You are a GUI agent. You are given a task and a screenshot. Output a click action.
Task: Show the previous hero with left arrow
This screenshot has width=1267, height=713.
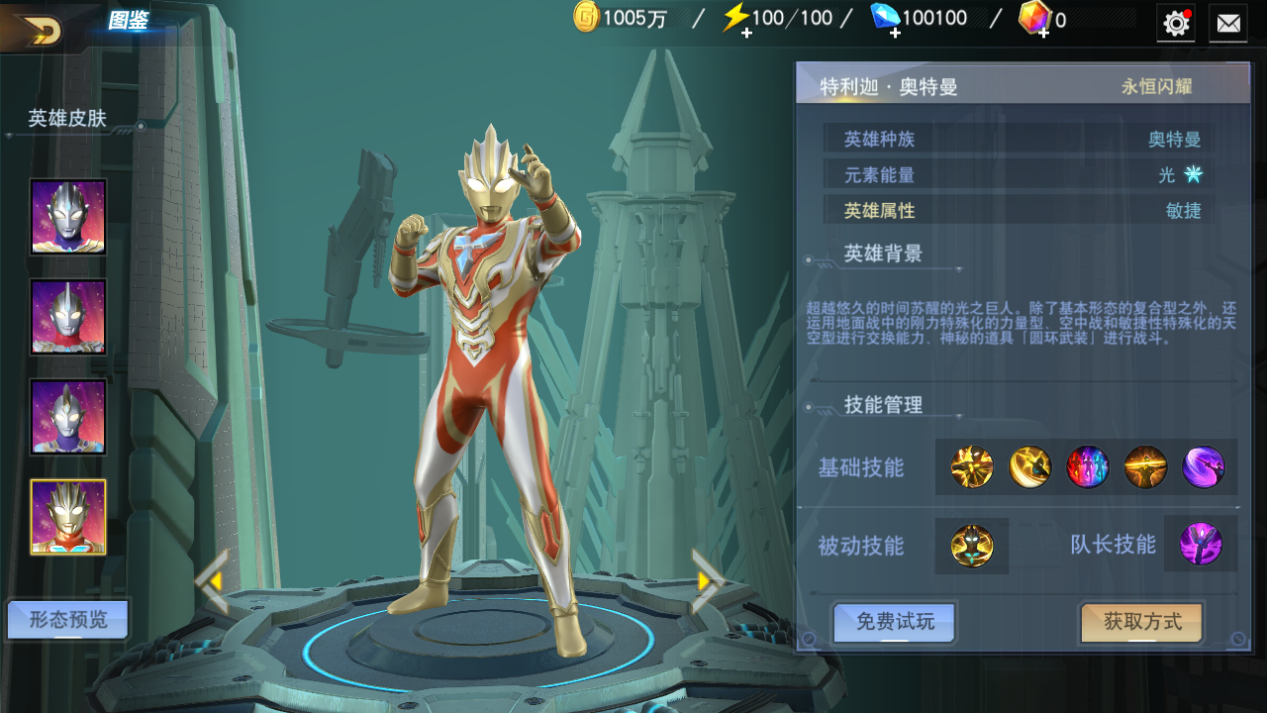coord(212,581)
